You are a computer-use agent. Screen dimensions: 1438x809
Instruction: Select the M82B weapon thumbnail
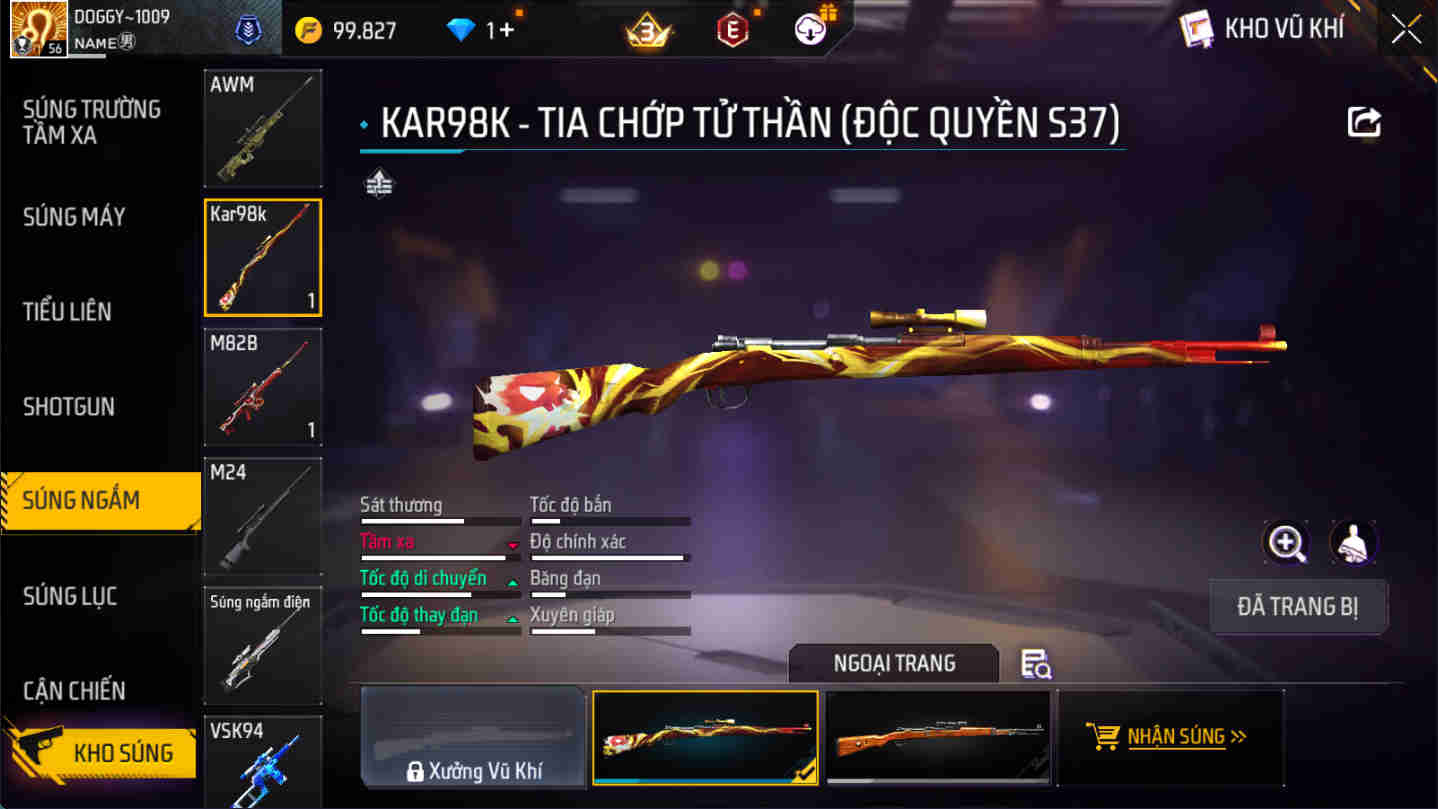click(262, 386)
